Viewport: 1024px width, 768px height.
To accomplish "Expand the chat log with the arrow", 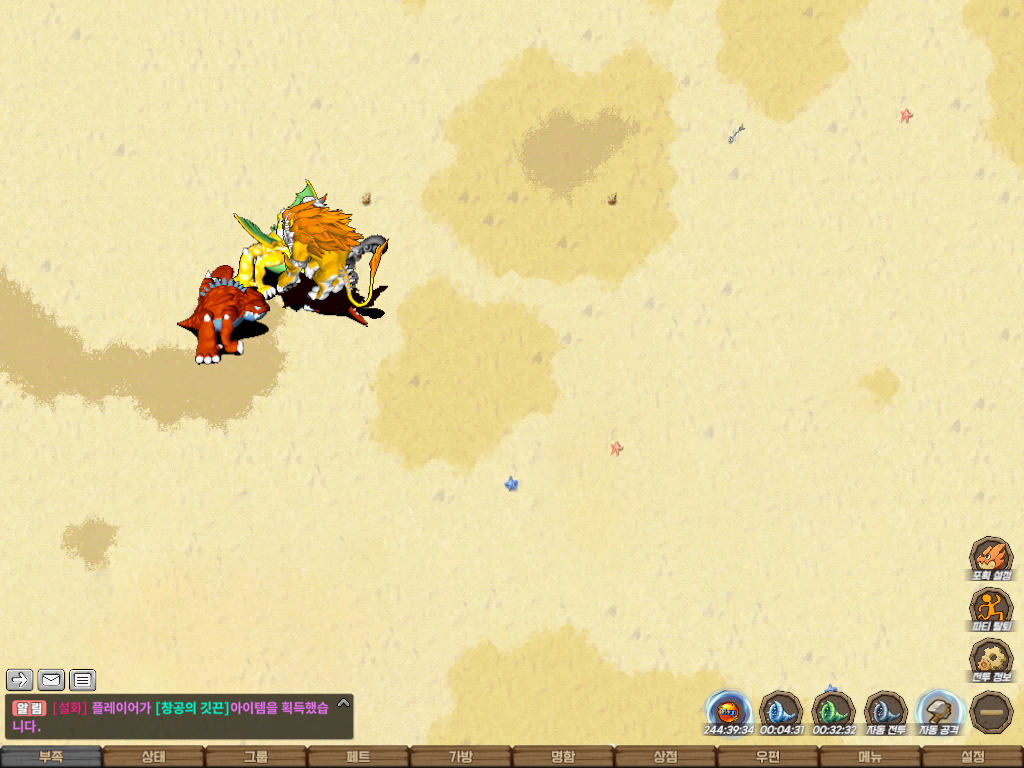I will tap(343, 703).
